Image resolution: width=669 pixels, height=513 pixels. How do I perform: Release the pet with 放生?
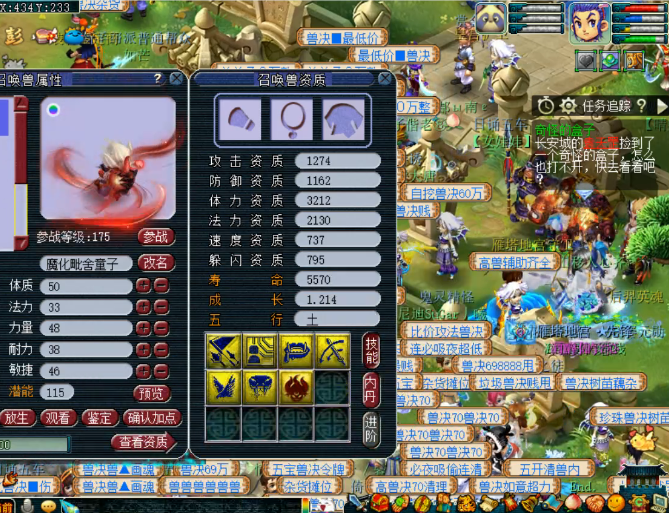(18, 417)
